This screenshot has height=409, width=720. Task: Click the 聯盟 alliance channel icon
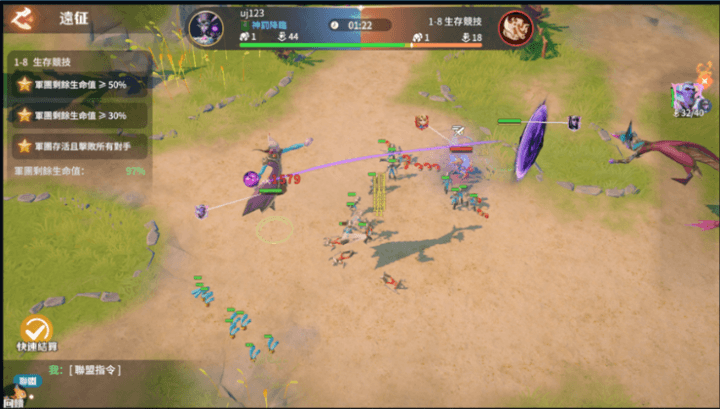27,382
